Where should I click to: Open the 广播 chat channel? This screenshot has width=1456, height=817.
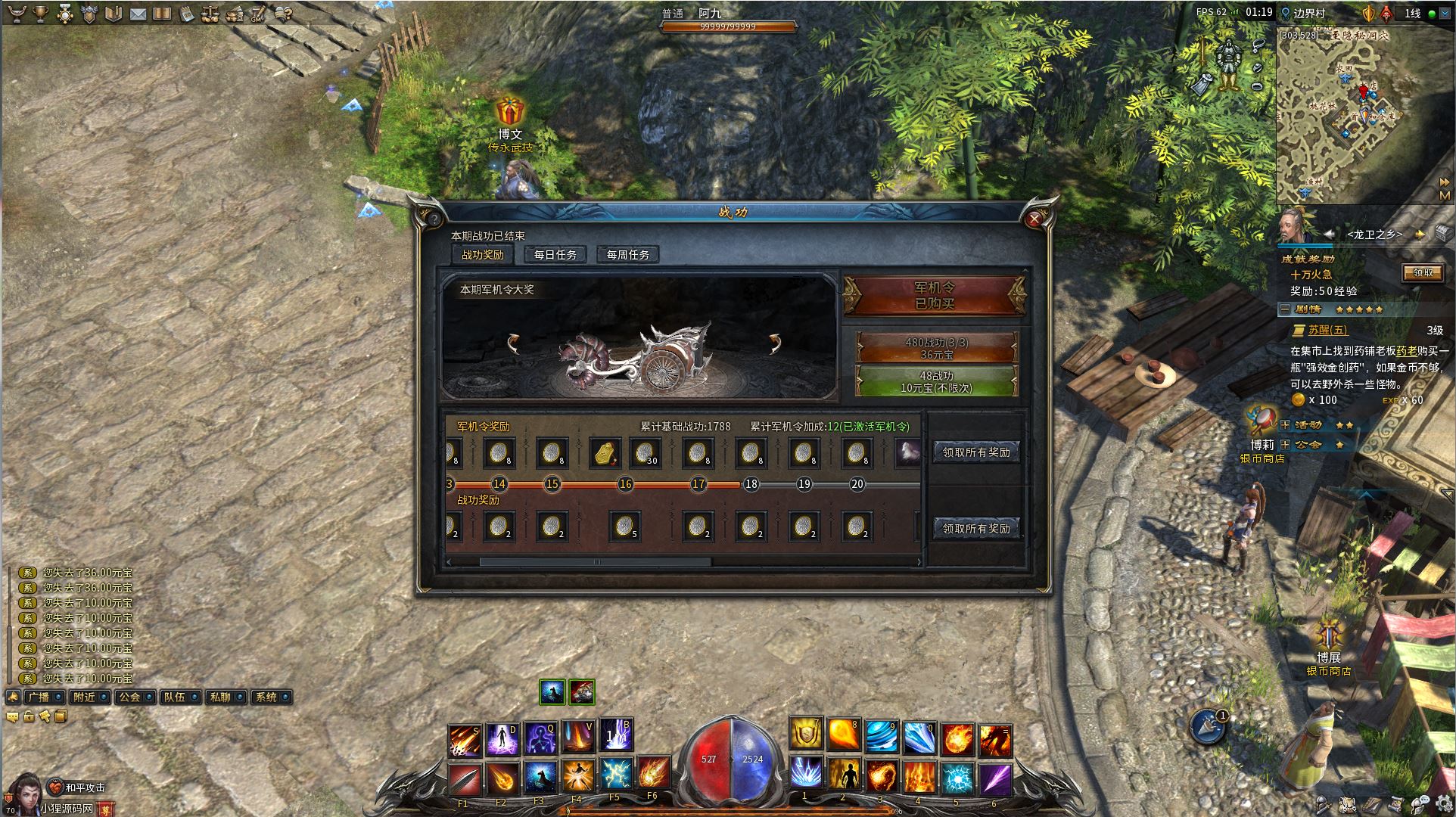(38, 697)
